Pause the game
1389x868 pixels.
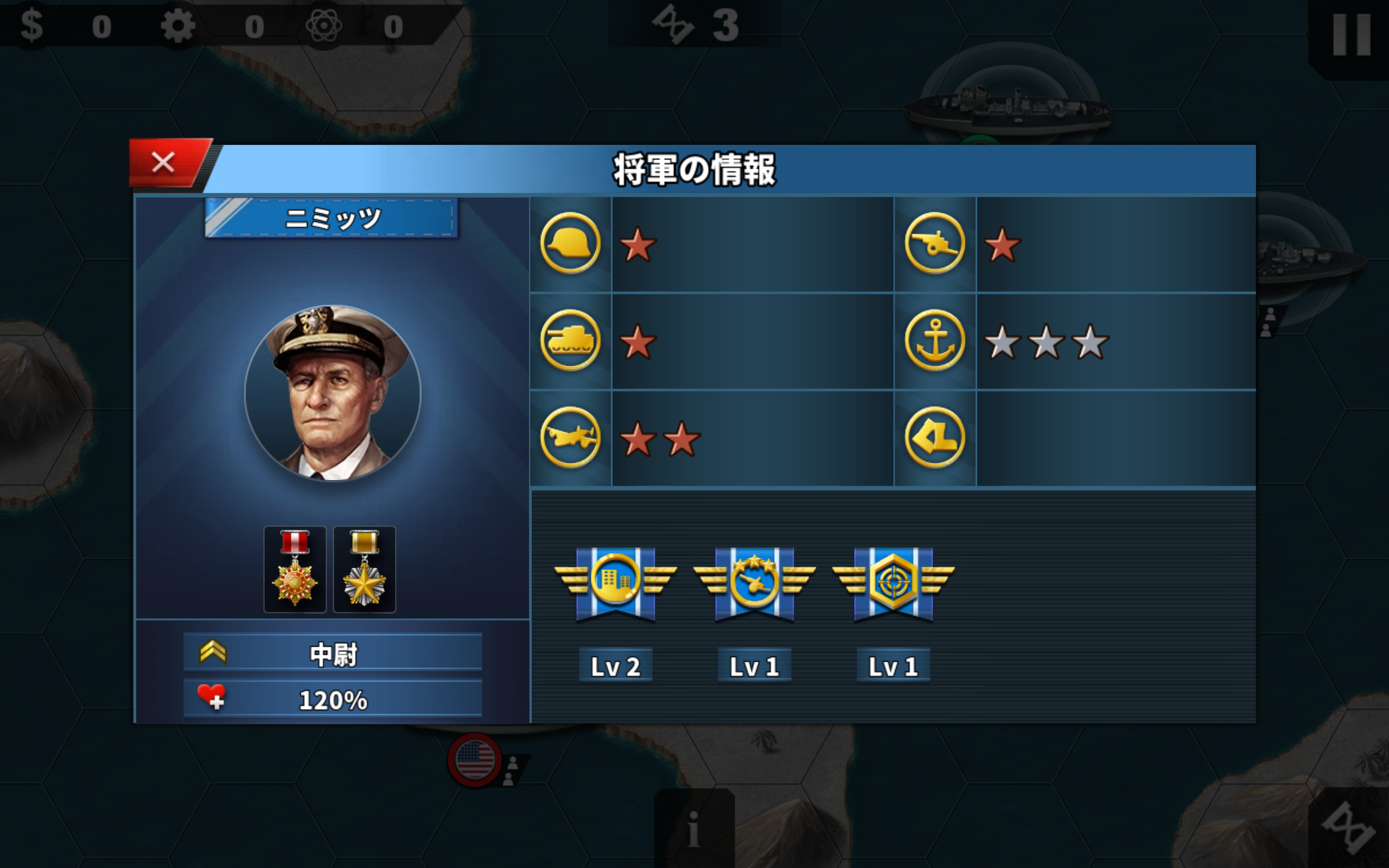[x=1351, y=36]
